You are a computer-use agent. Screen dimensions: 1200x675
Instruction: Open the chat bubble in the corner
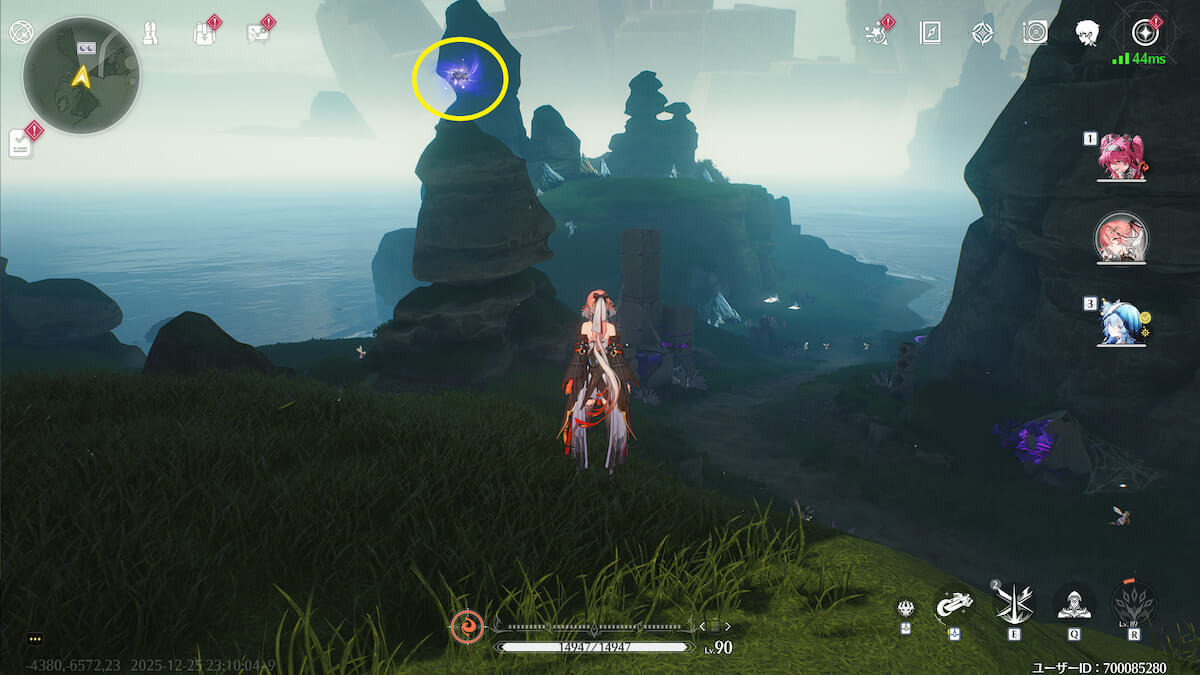pyautogui.click(x=35, y=639)
